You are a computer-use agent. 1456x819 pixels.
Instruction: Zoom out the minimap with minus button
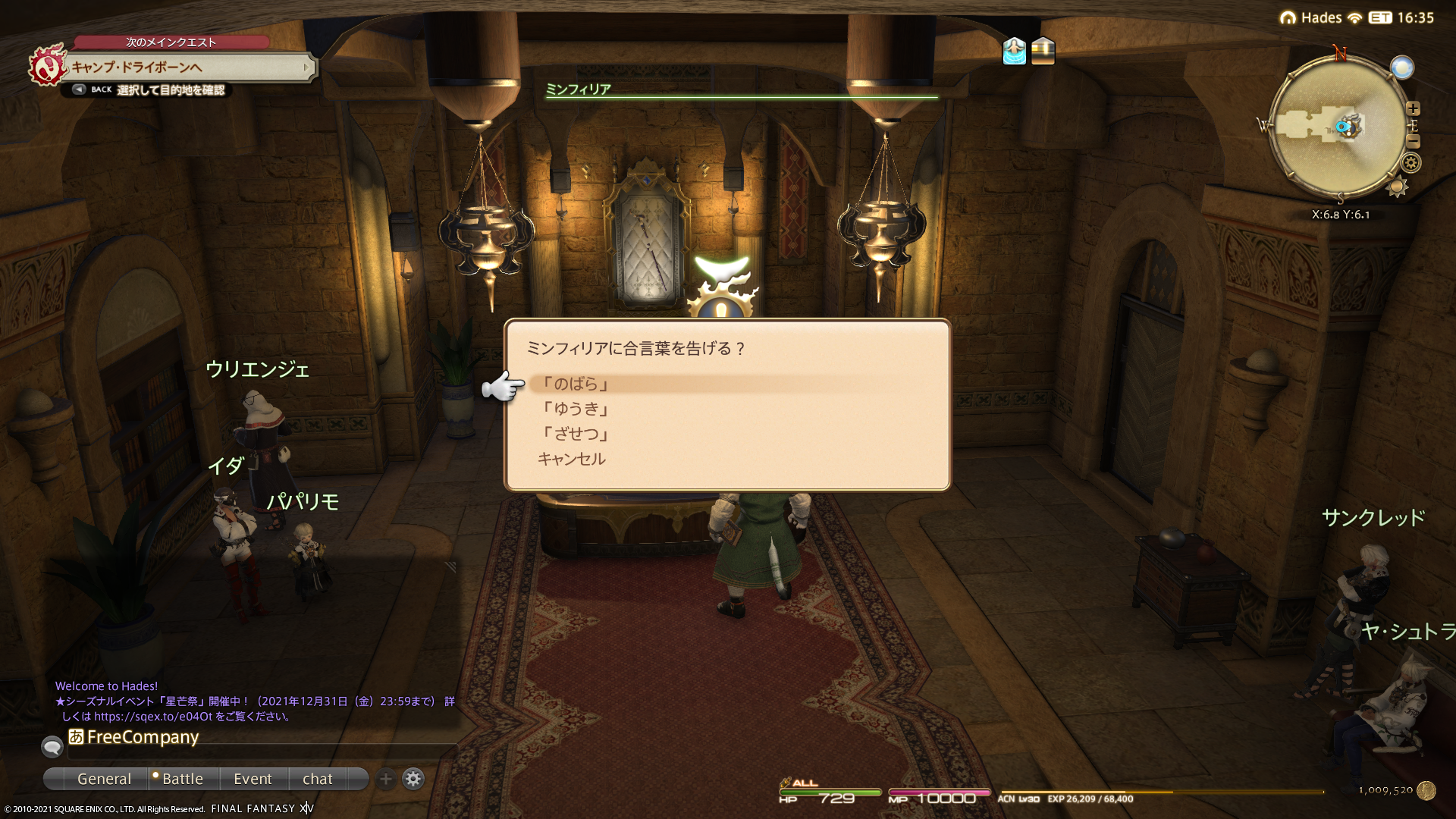tap(1413, 142)
